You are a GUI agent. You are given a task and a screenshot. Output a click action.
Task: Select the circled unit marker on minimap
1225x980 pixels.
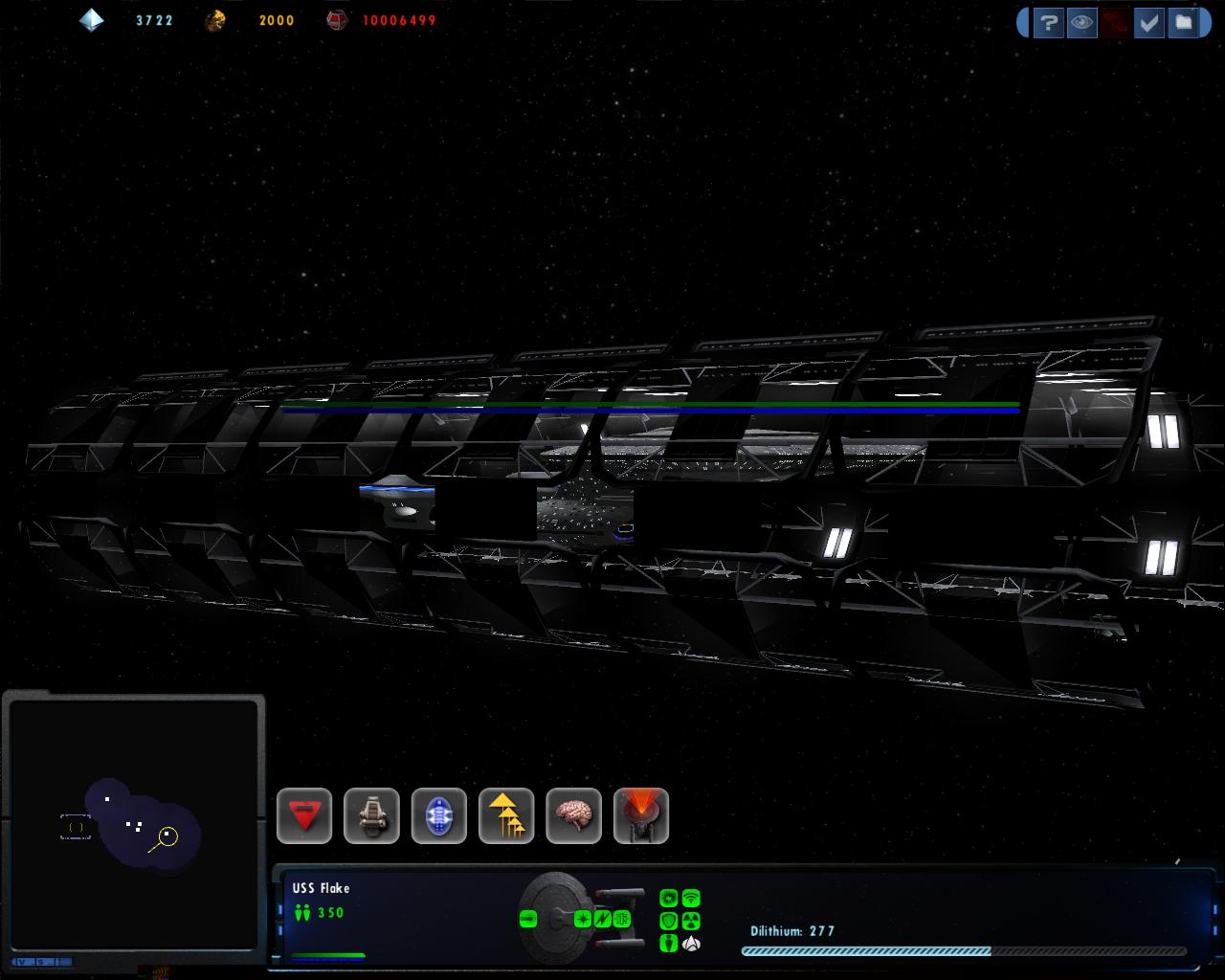(168, 837)
